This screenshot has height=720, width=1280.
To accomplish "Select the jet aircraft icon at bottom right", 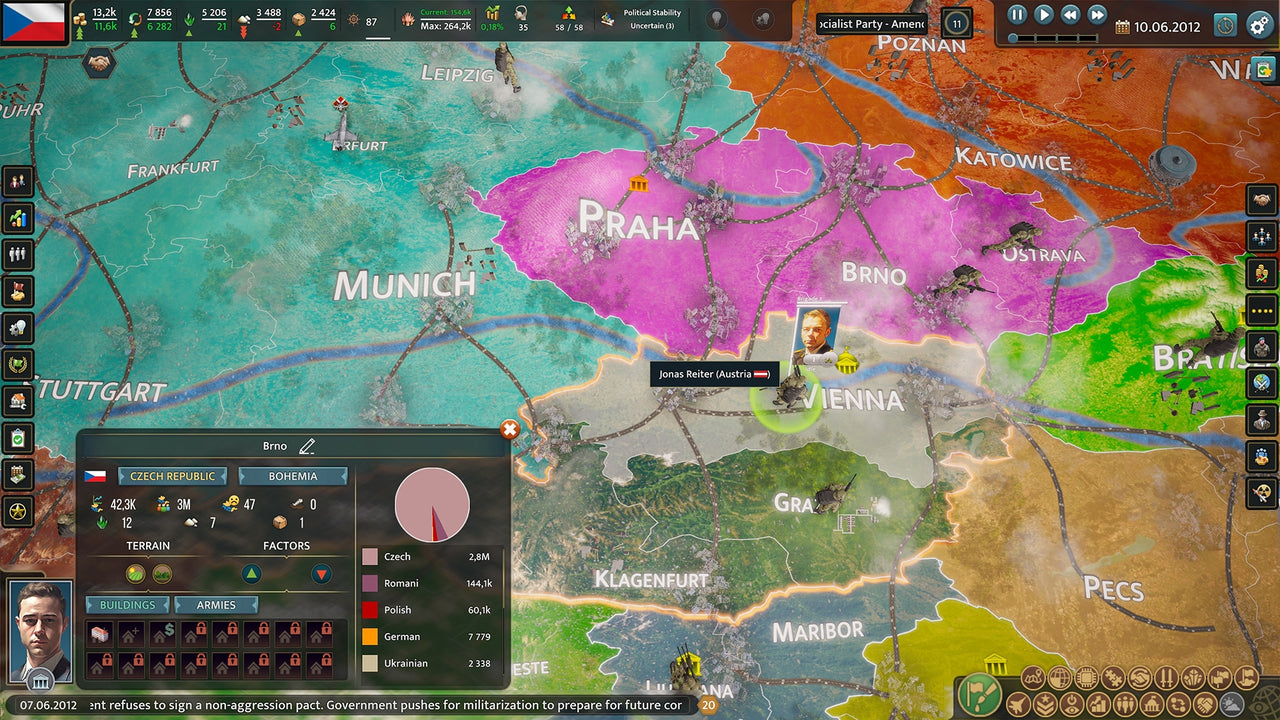I will (x=1016, y=704).
